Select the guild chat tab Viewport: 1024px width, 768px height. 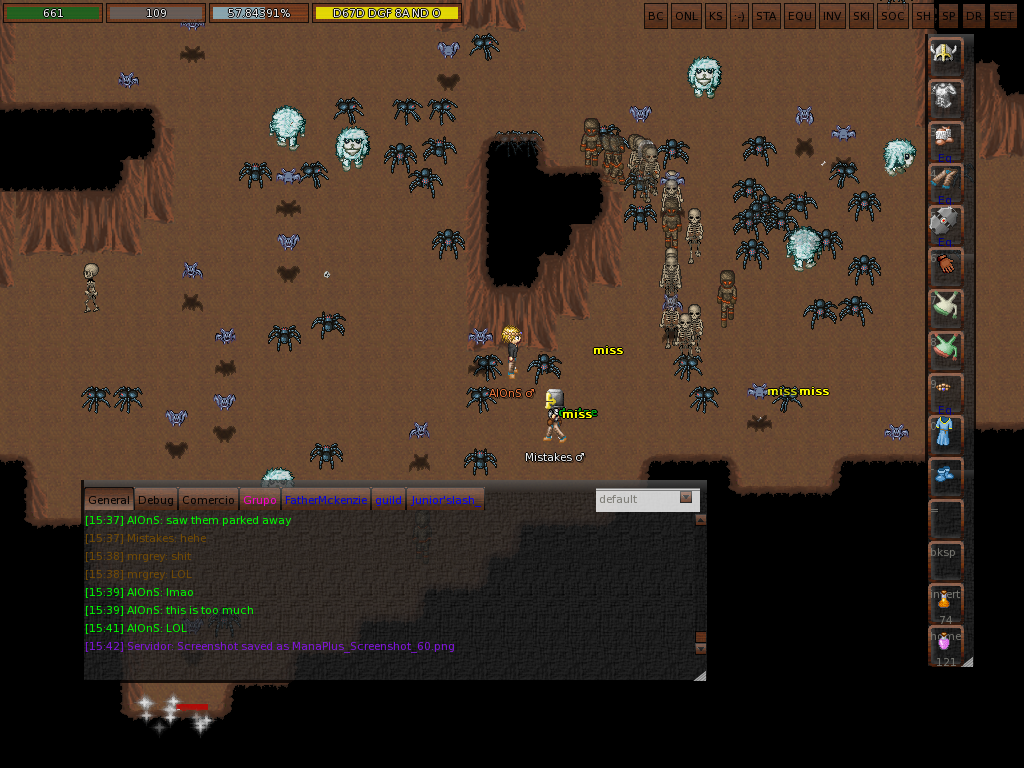388,500
